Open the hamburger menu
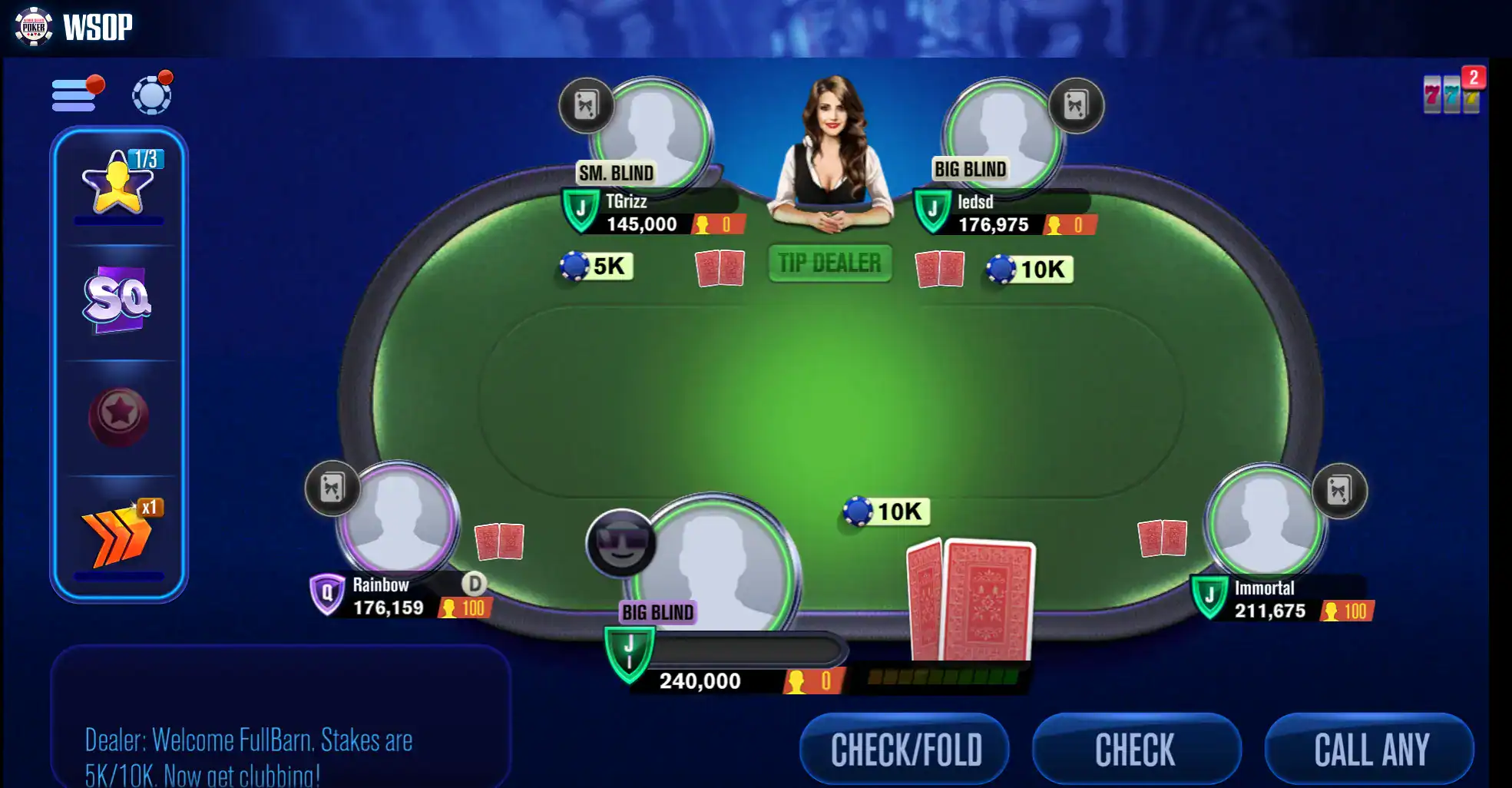Screen dimensions: 1512x788 coord(74,95)
